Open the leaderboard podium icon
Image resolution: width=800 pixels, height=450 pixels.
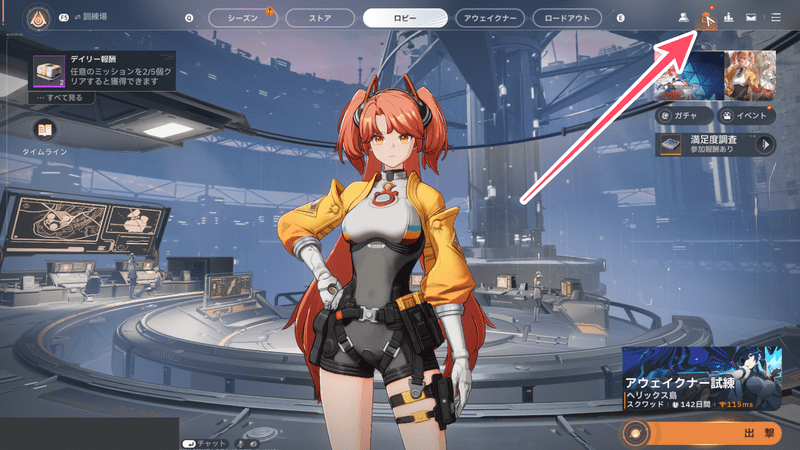[x=728, y=18]
